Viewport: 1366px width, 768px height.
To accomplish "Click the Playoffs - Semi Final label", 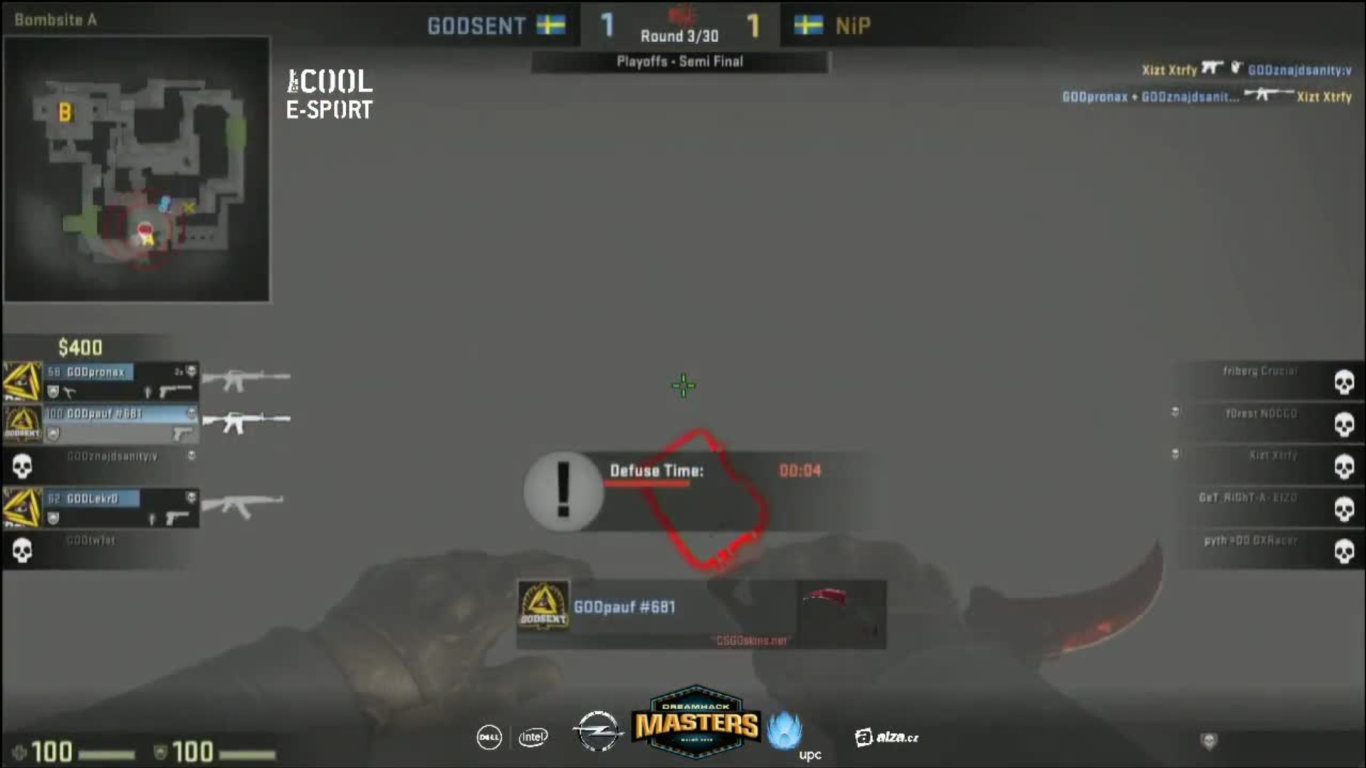I will click(681, 61).
